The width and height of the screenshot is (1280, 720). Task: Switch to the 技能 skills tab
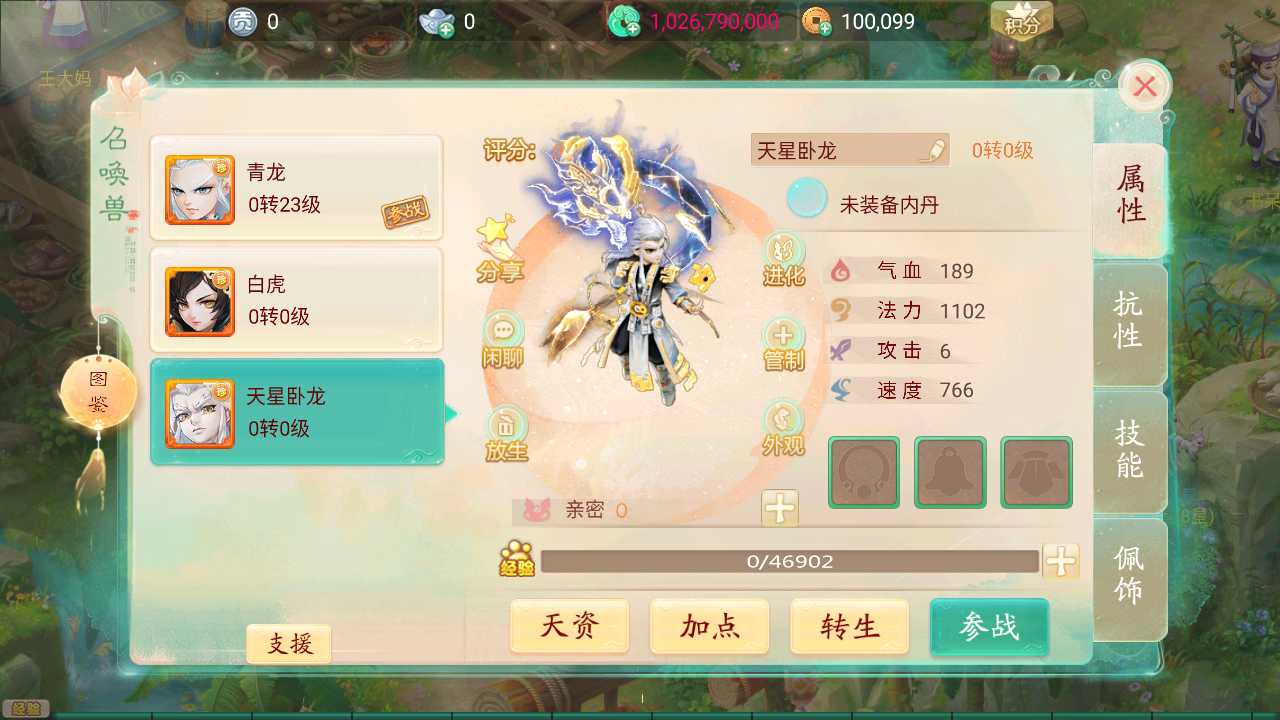[1128, 449]
